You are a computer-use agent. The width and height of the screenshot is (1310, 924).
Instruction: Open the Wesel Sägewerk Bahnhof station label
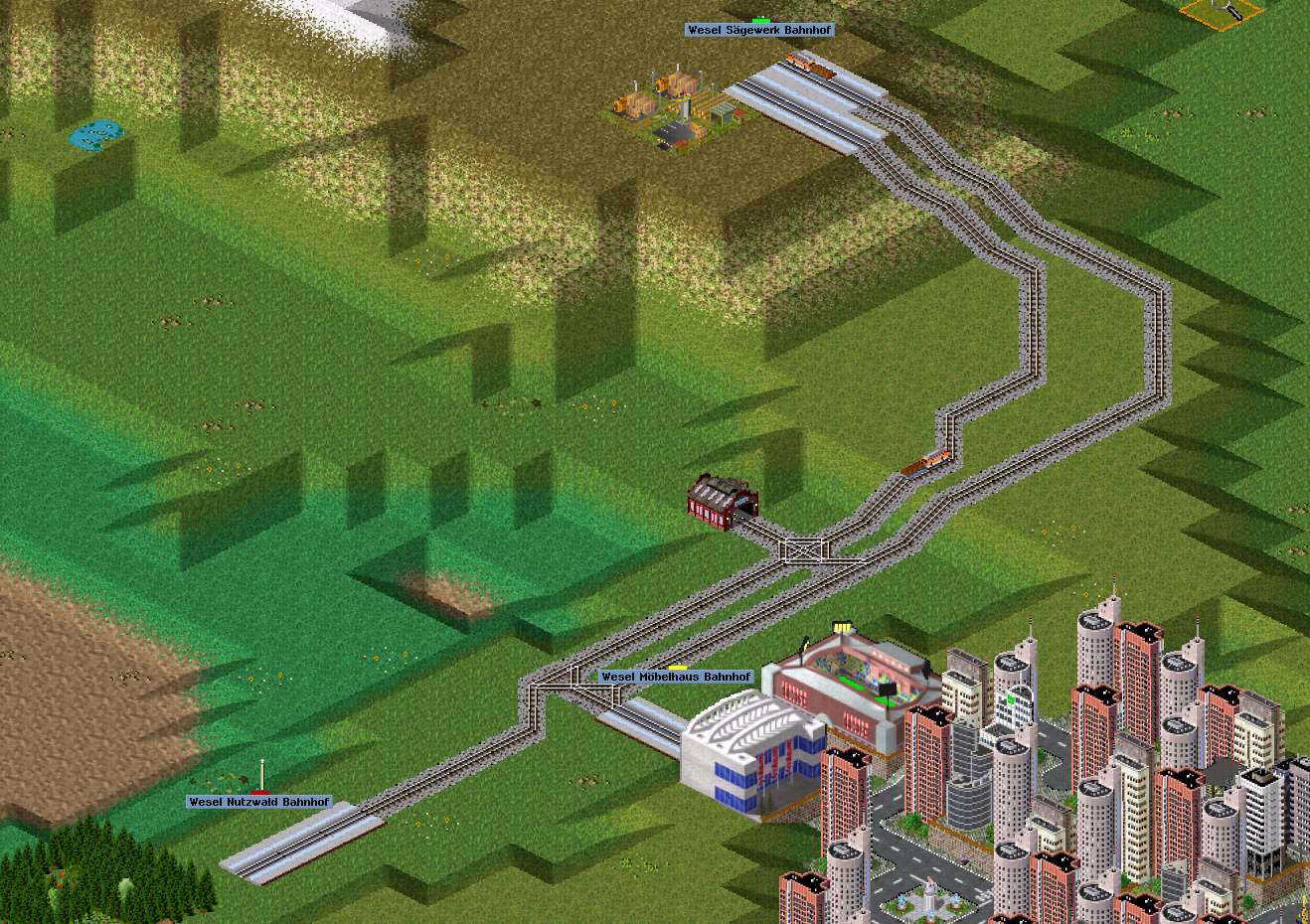(759, 31)
